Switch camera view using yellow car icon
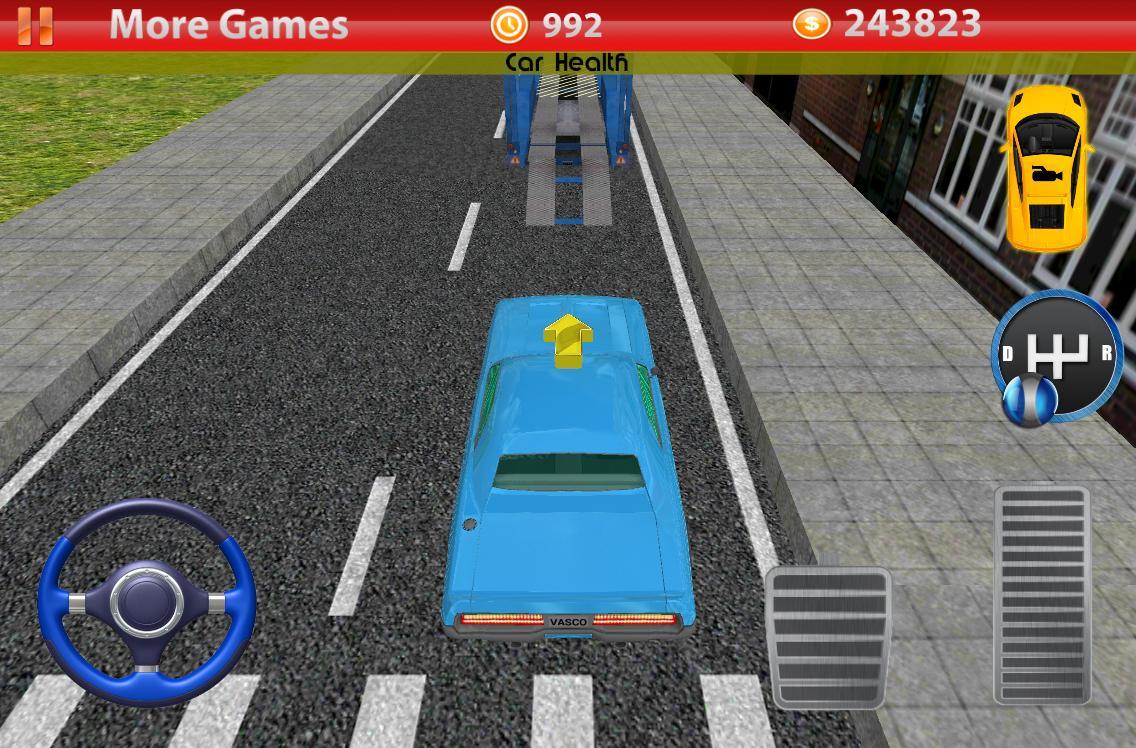 click(x=1045, y=167)
